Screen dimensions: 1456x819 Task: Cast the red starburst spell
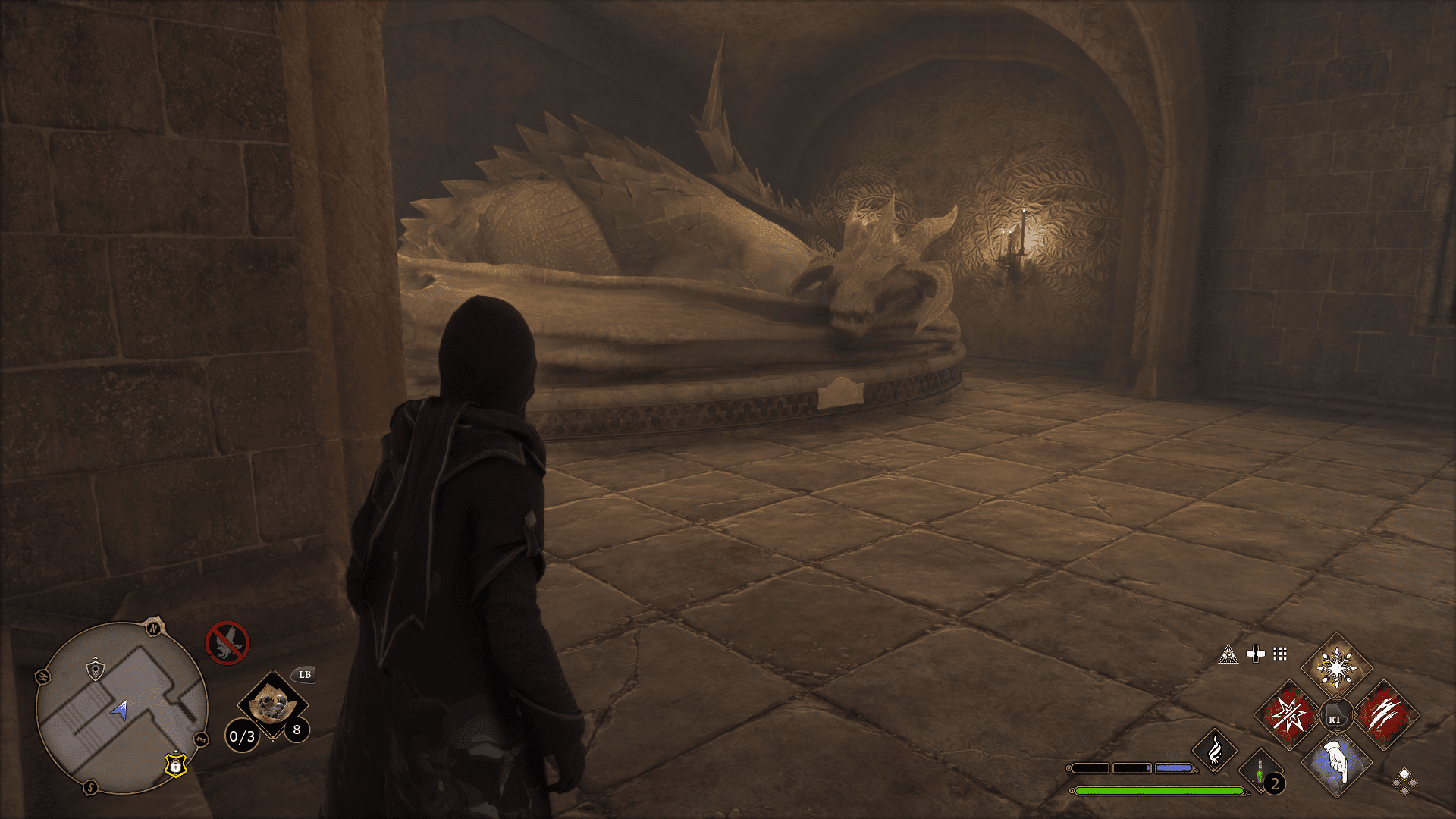(1288, 715)
